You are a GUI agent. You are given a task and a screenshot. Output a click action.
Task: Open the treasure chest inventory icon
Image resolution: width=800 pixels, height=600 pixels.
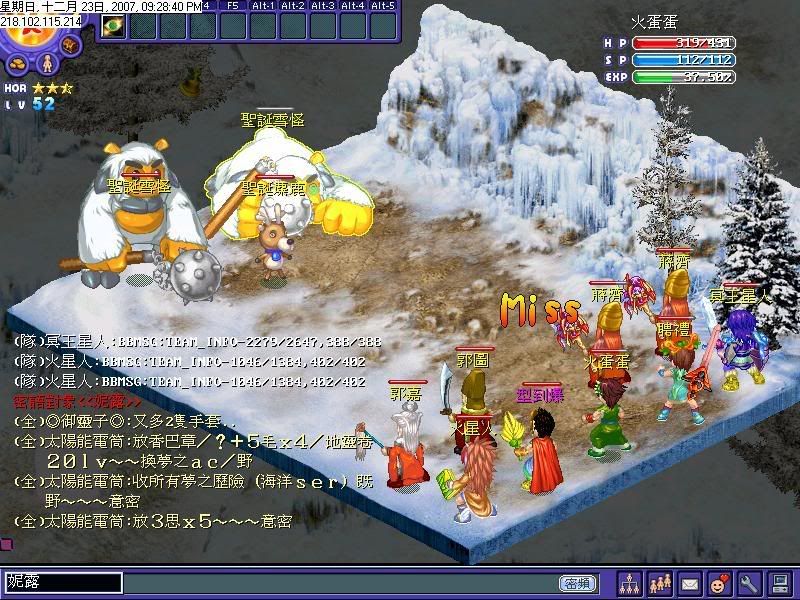[x=70, y=46]
